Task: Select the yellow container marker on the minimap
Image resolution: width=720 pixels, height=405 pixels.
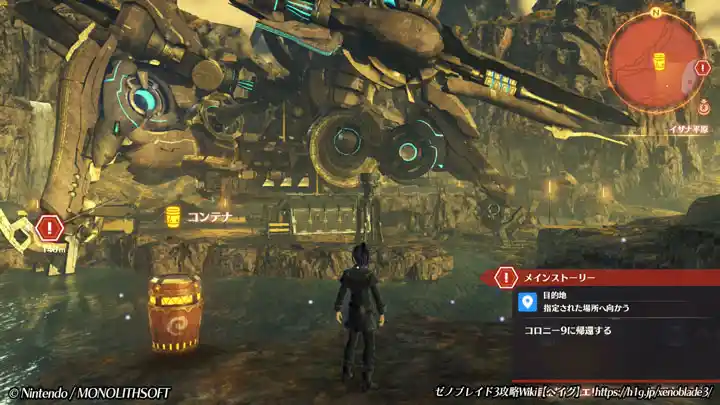Action: [x=659, y=61]
